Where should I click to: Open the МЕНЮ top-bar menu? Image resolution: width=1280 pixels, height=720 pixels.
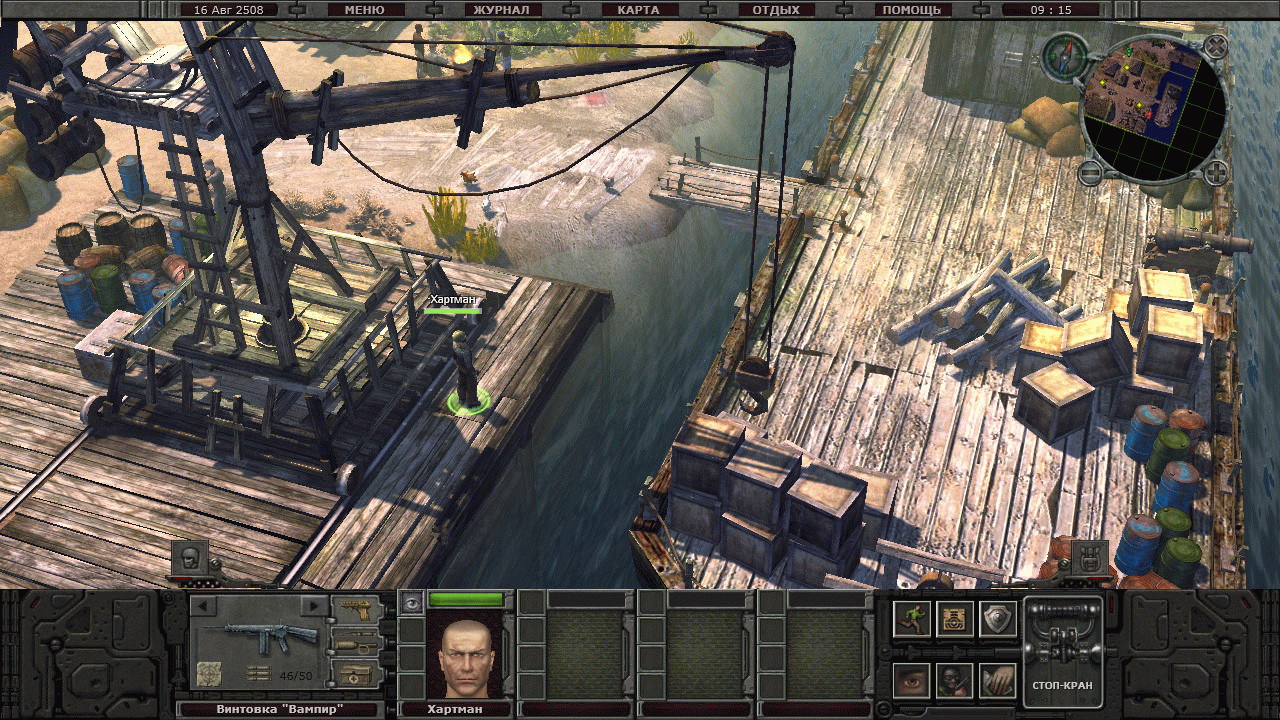363,10
